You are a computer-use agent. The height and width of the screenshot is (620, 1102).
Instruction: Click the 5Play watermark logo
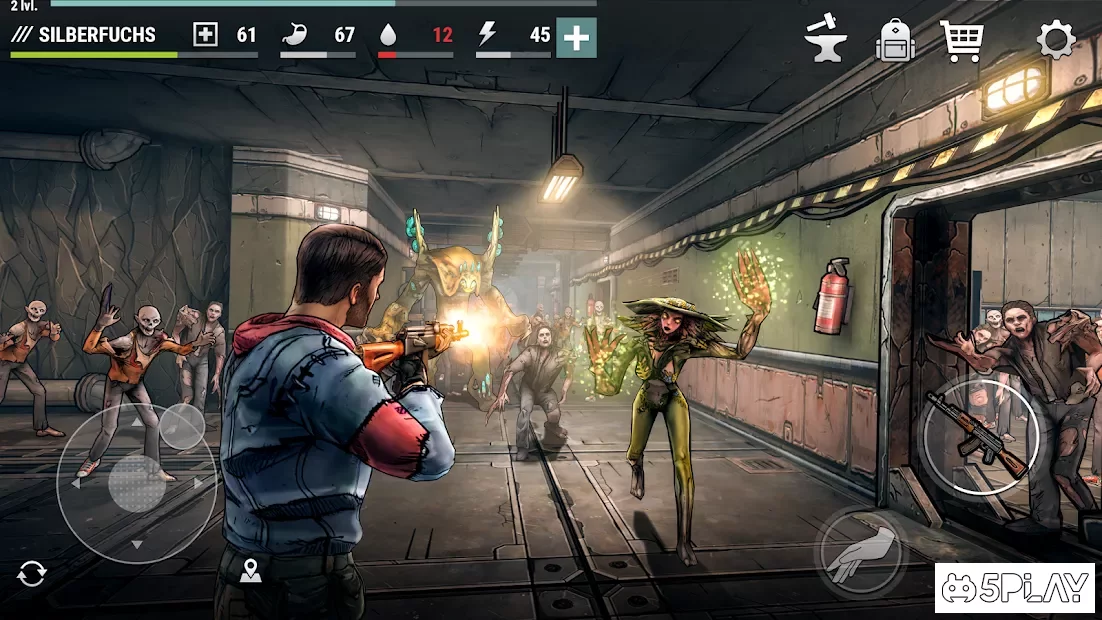(x=1015, y=588)
